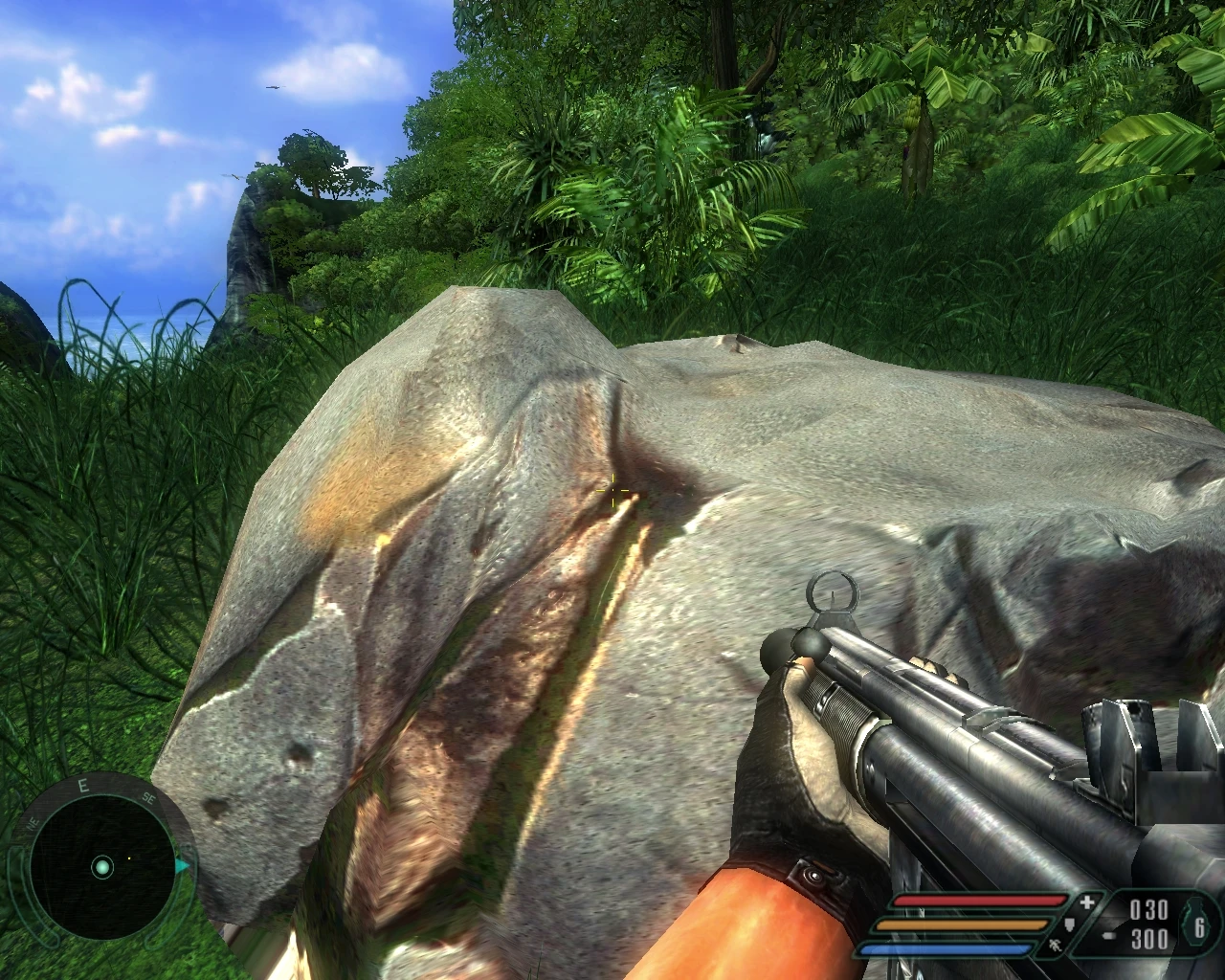The height and width of the screenshot is (980, 1225).
Task: Click the plus symbol above the shield icon
Action: [x=1086, y=902]
